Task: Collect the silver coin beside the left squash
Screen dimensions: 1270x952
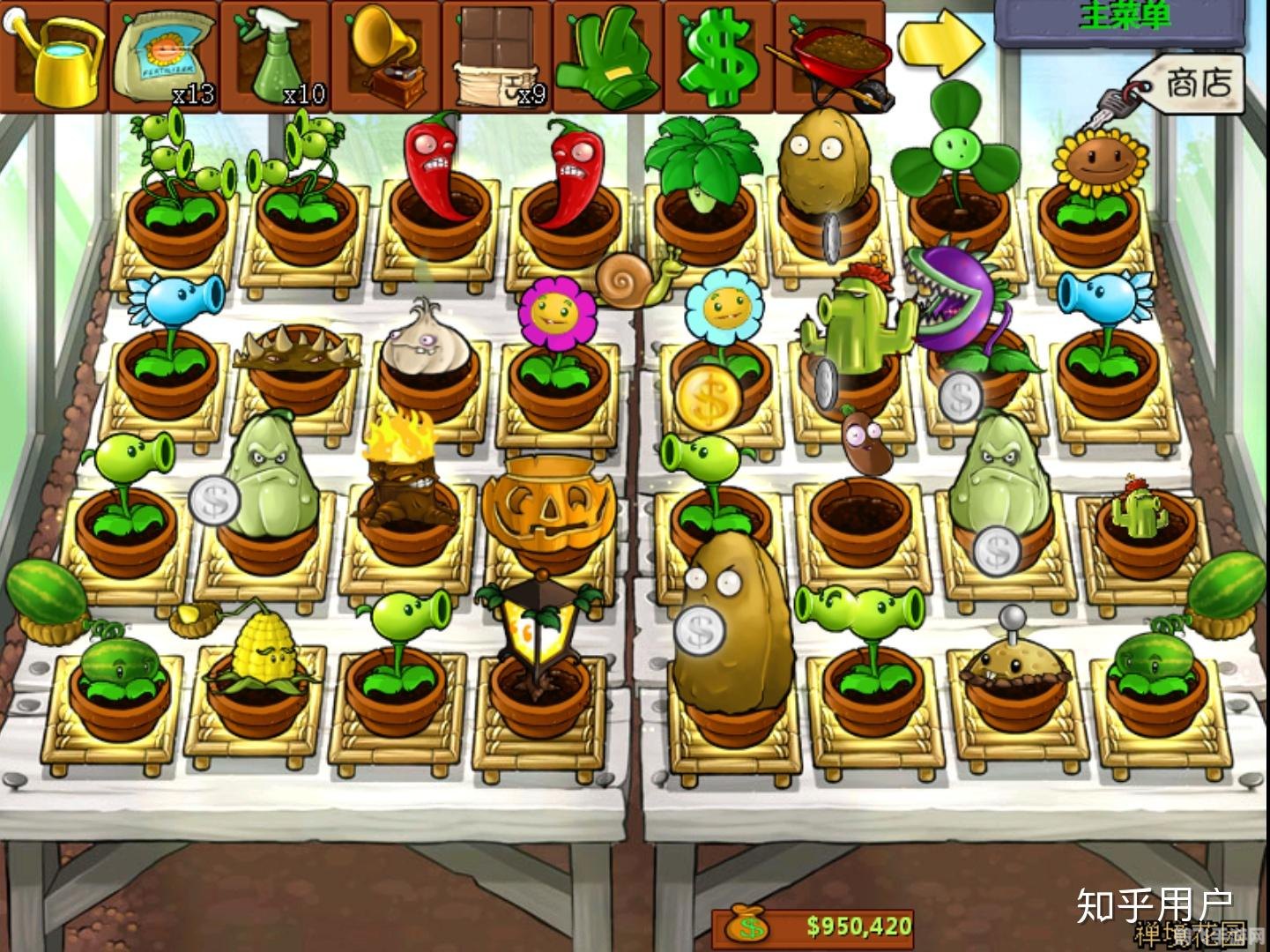Action: click(214, 502)
